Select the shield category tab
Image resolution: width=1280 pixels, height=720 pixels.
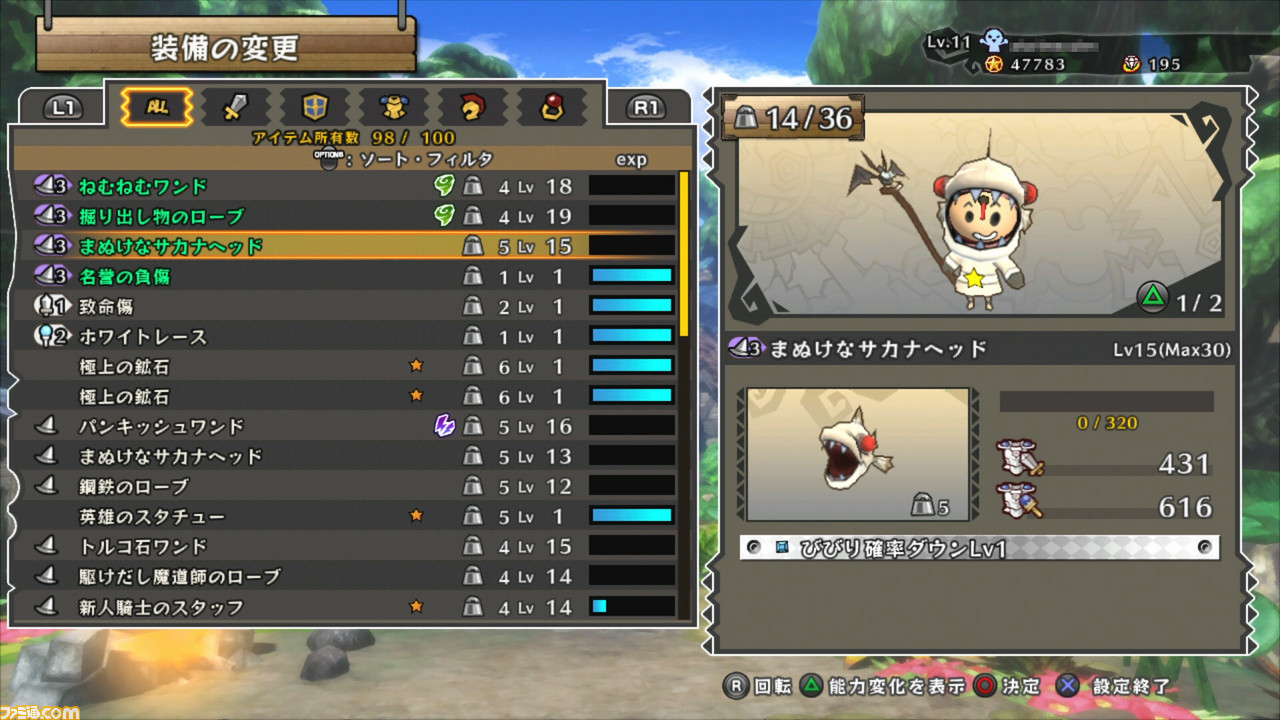pos(315,106)
